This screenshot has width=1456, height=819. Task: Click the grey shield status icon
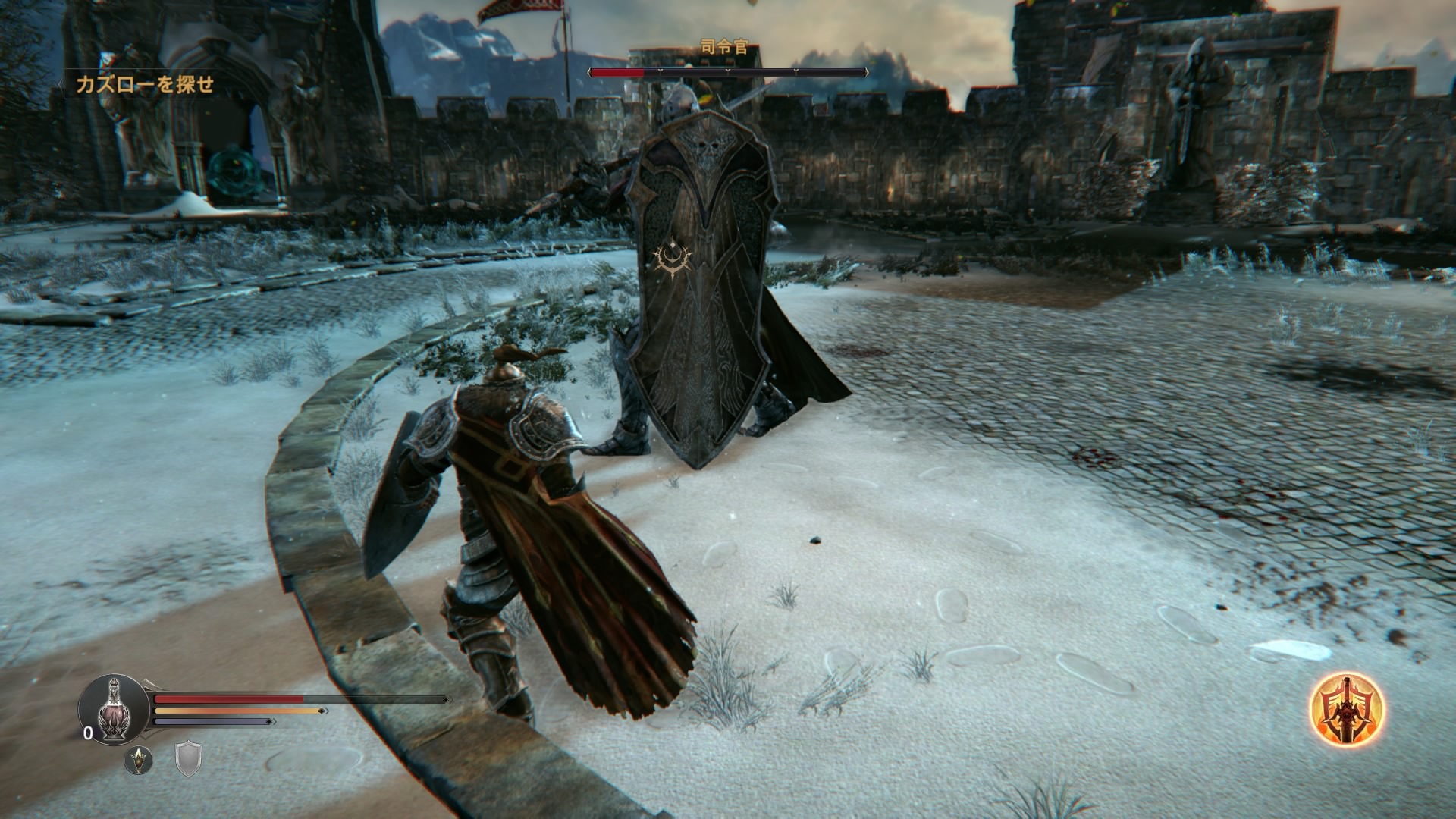click(x=188, y=759)
